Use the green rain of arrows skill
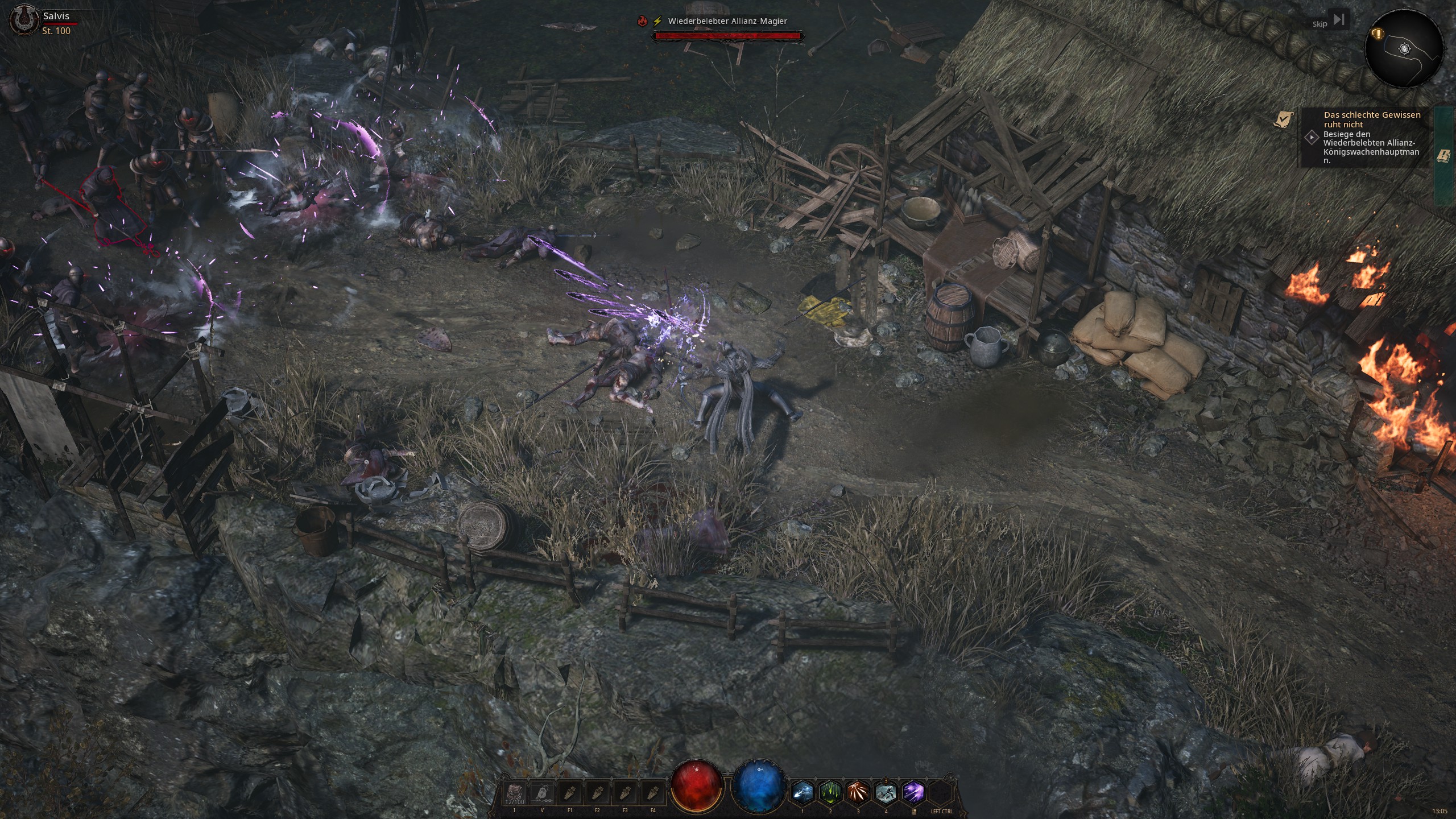Screen dimensions: 1456x819 click(x=830, y=793)
